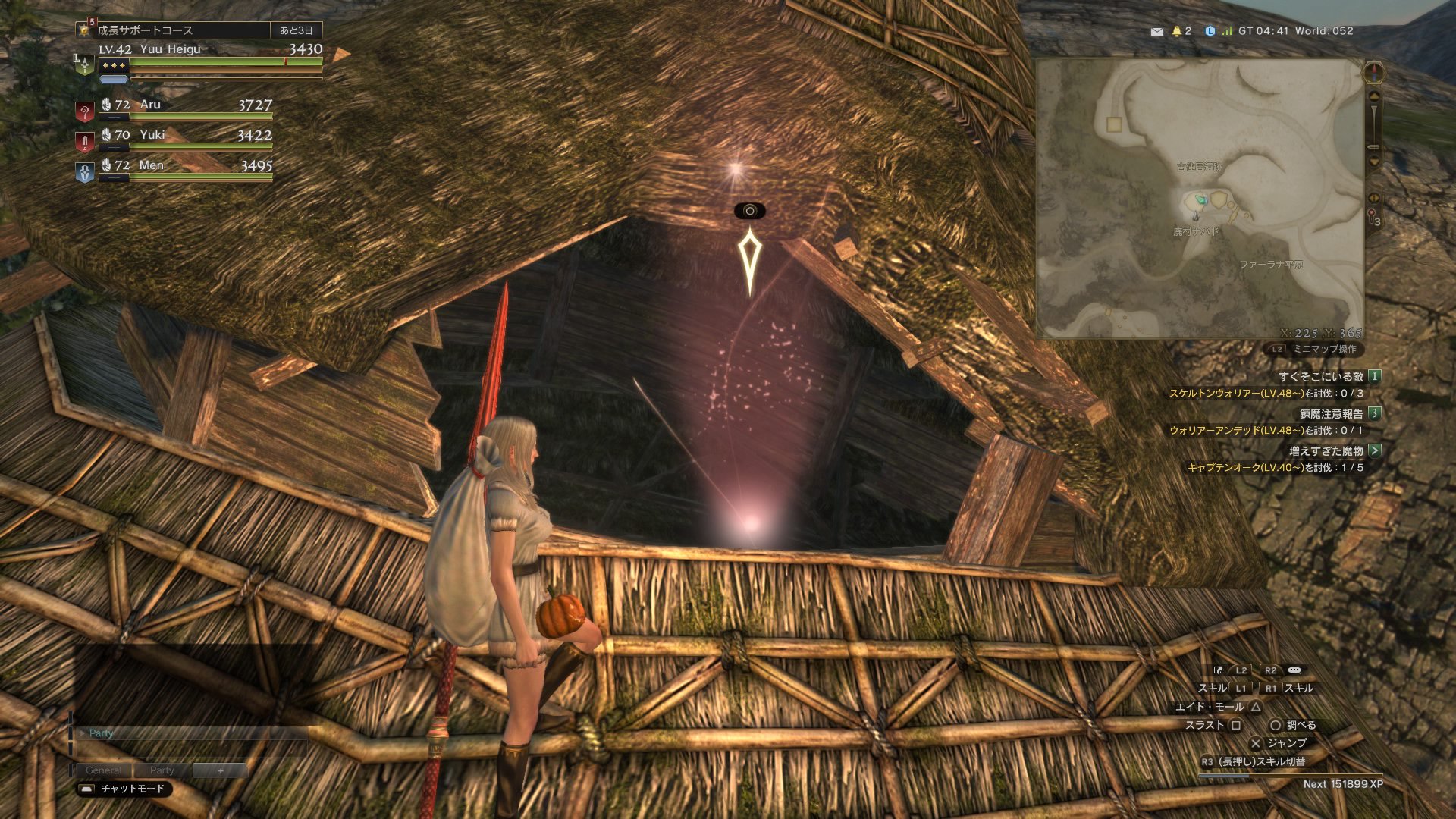
Task: Click the Party chat input line
Action: [x=190, y=733]
